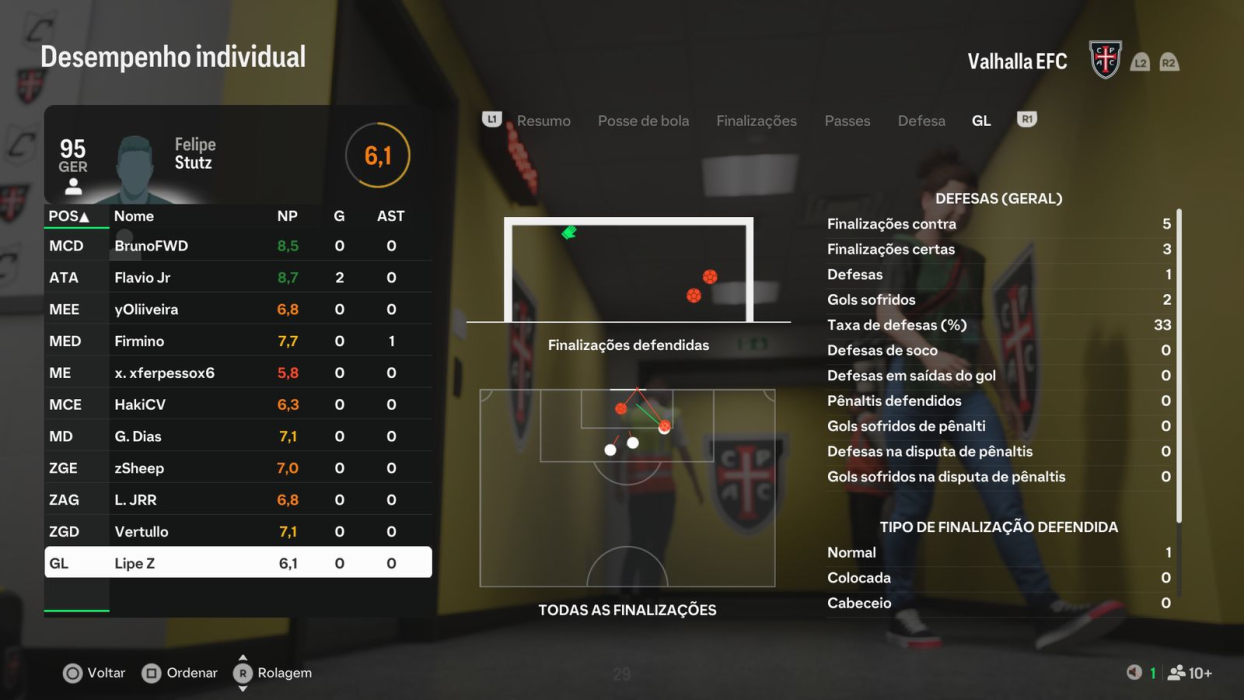Switch to the Resumo tab
The height and width of the screenshot is (700, 1244).
click(x=543, y=121)
